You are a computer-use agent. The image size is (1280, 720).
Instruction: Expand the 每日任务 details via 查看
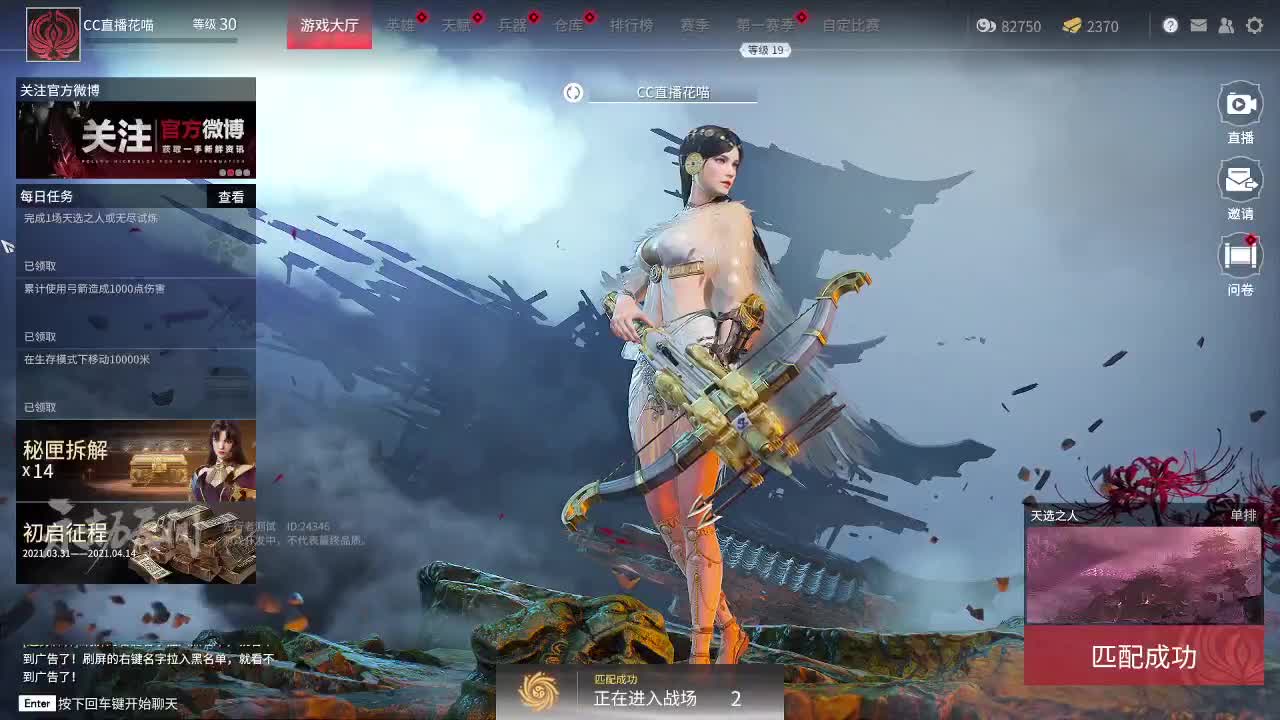click(231, 196)
